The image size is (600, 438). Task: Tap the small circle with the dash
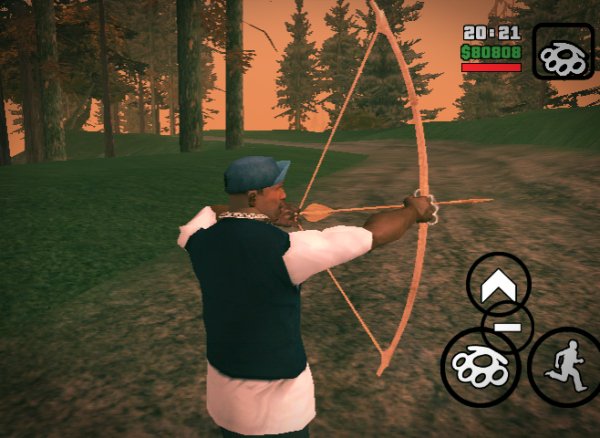508,327
